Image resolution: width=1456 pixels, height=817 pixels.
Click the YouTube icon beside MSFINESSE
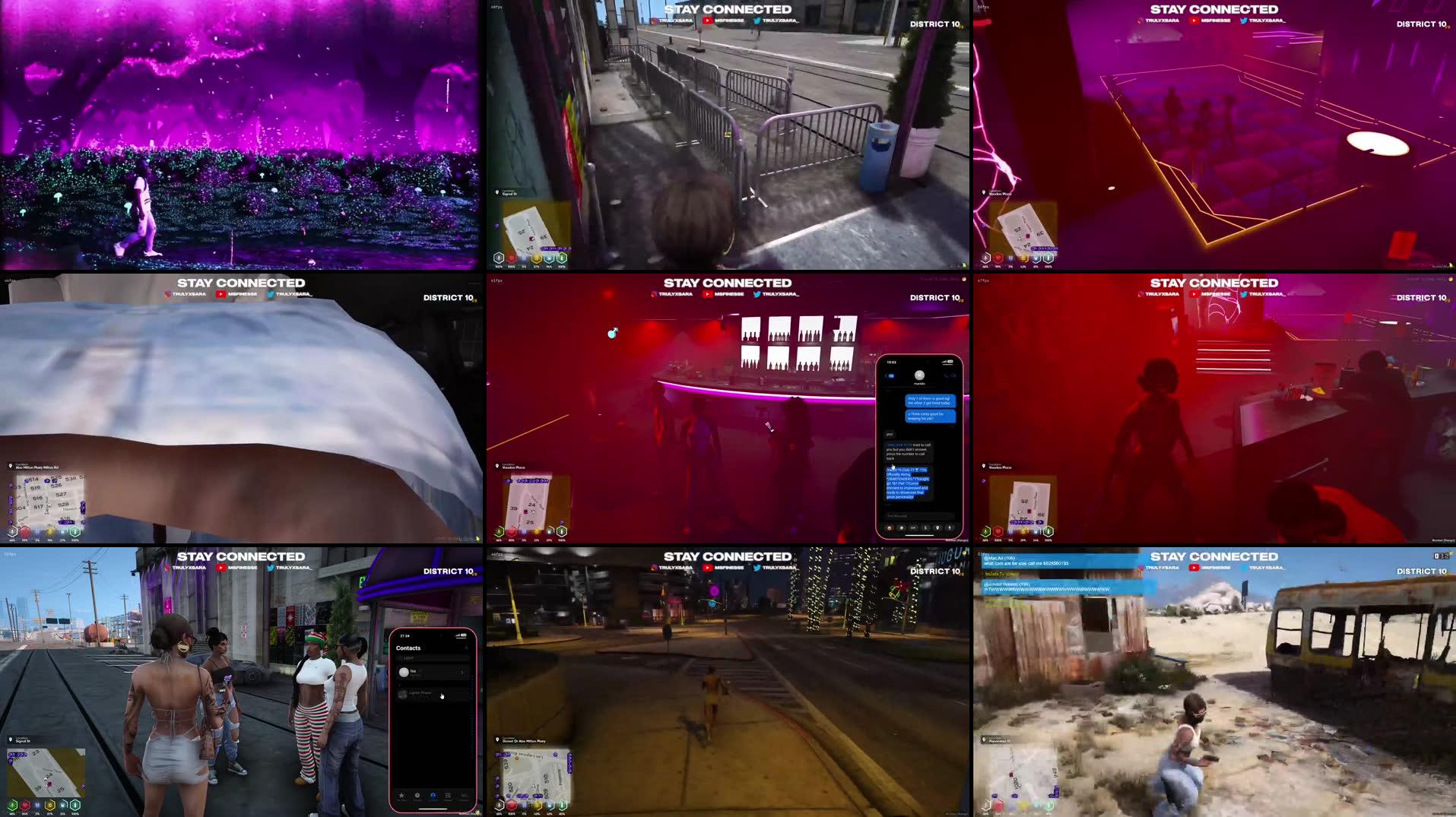pos(708,21)
